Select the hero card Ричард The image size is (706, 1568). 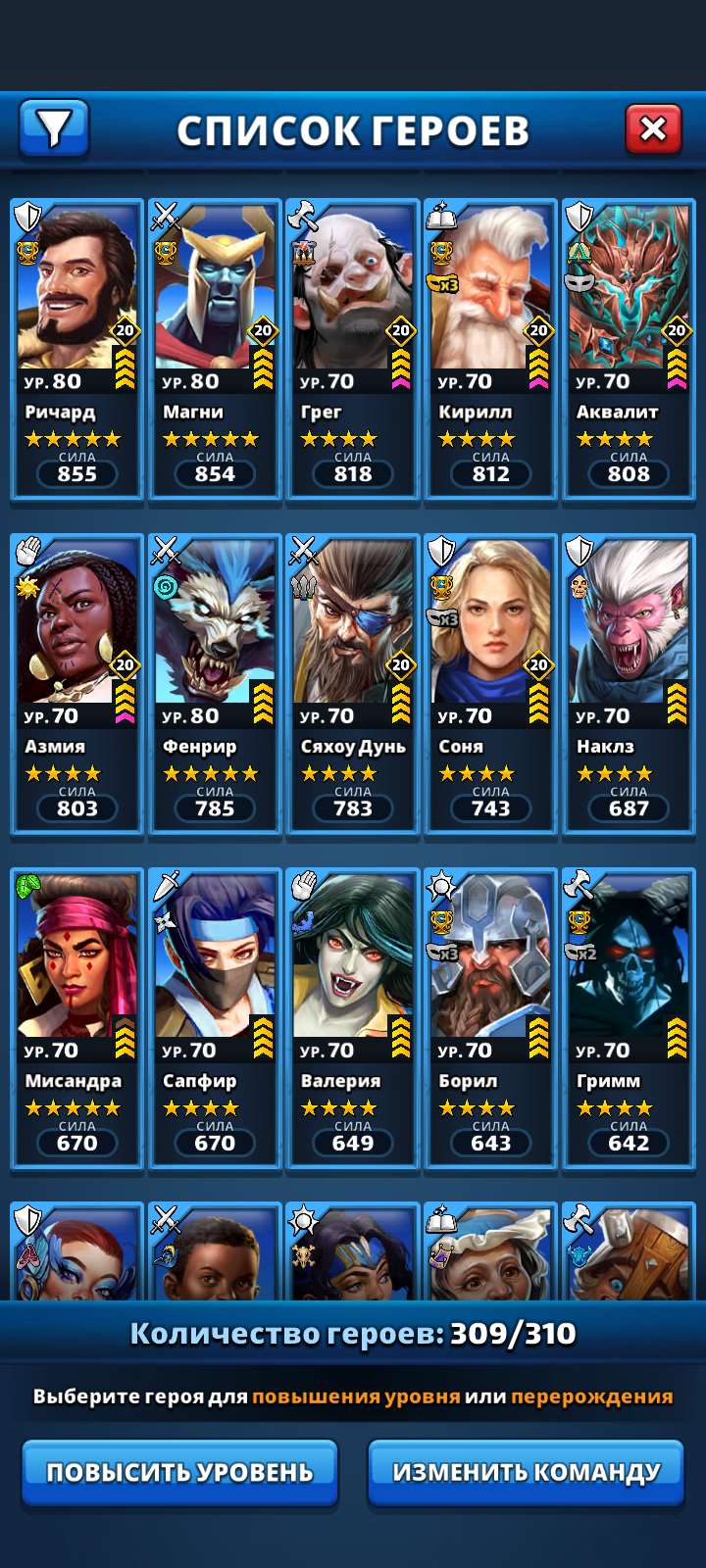76,349
